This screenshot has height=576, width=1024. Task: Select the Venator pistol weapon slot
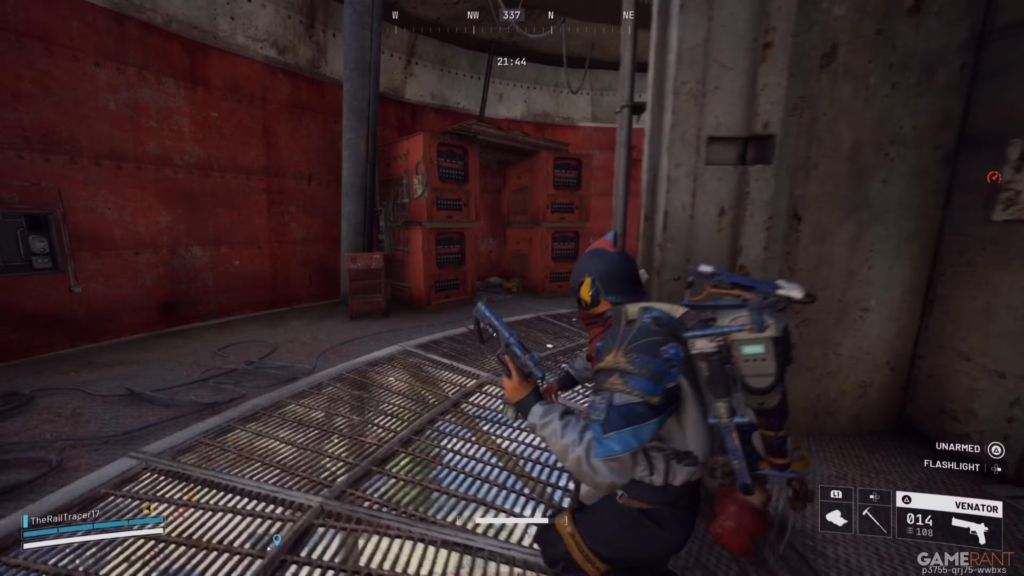[948, 519]
